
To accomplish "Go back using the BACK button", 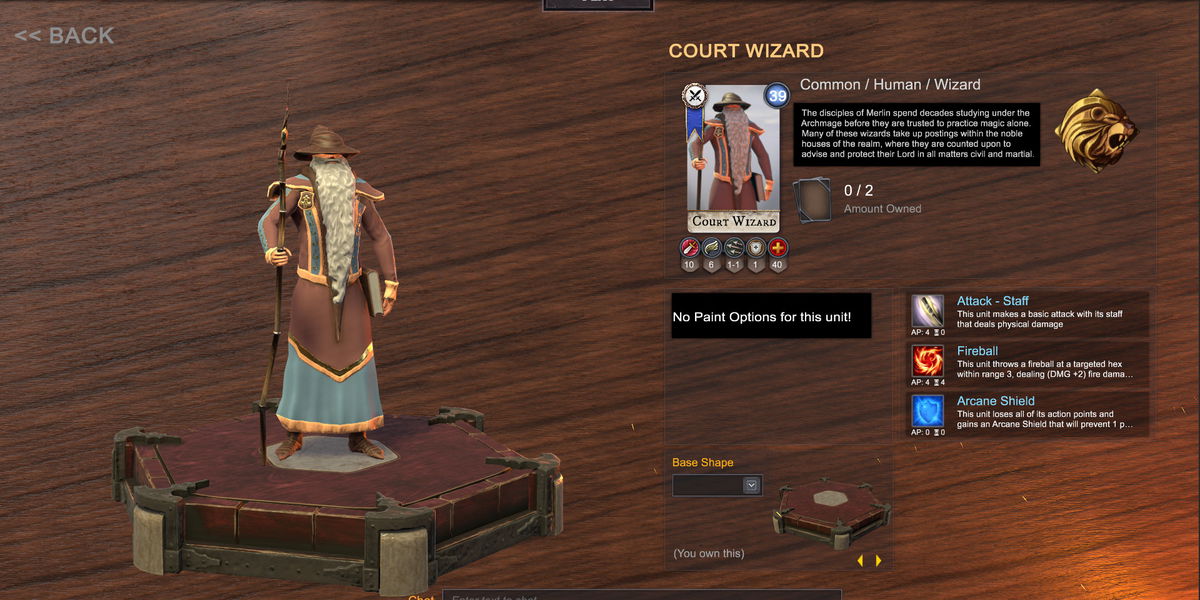I will 64,36.
